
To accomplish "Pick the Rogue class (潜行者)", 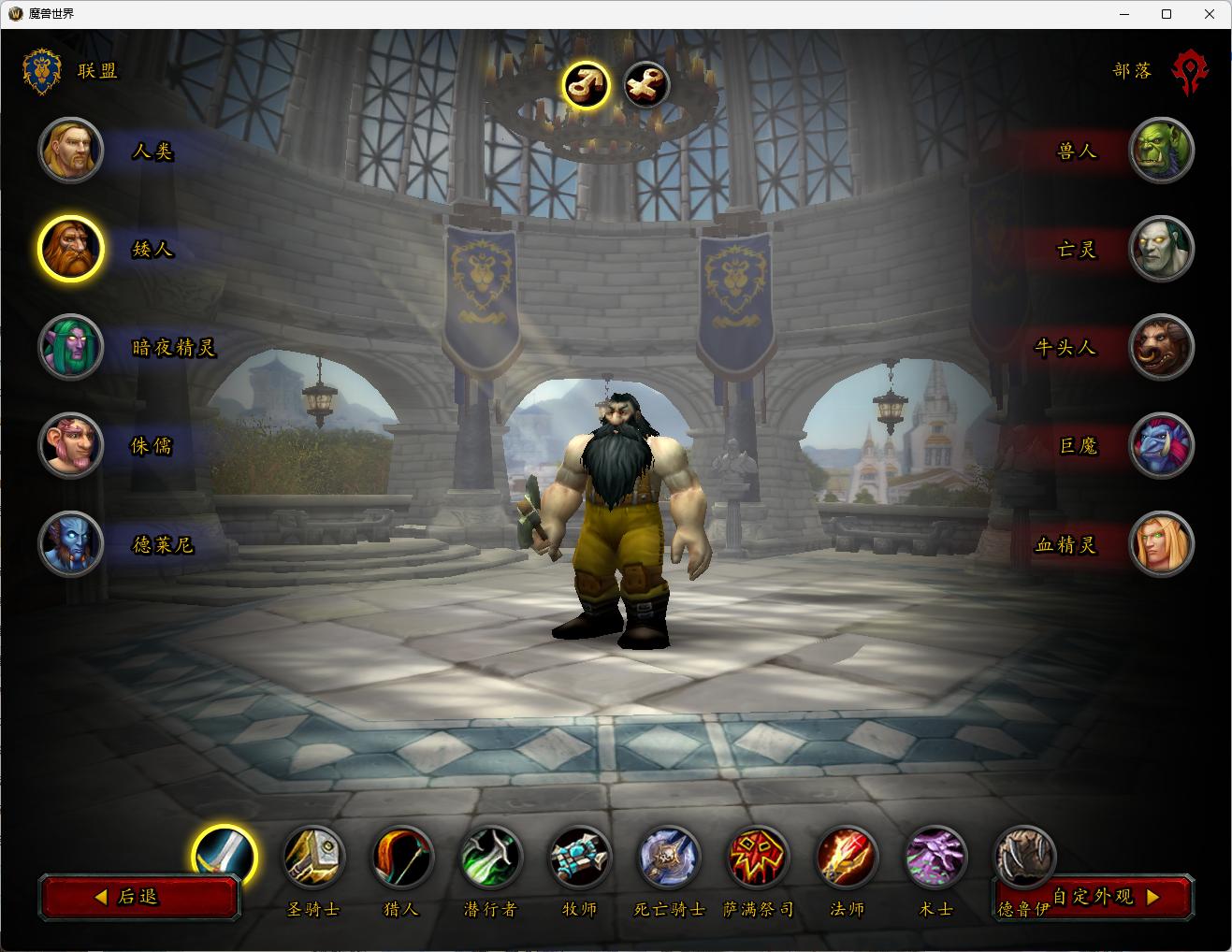I will 491,857.
